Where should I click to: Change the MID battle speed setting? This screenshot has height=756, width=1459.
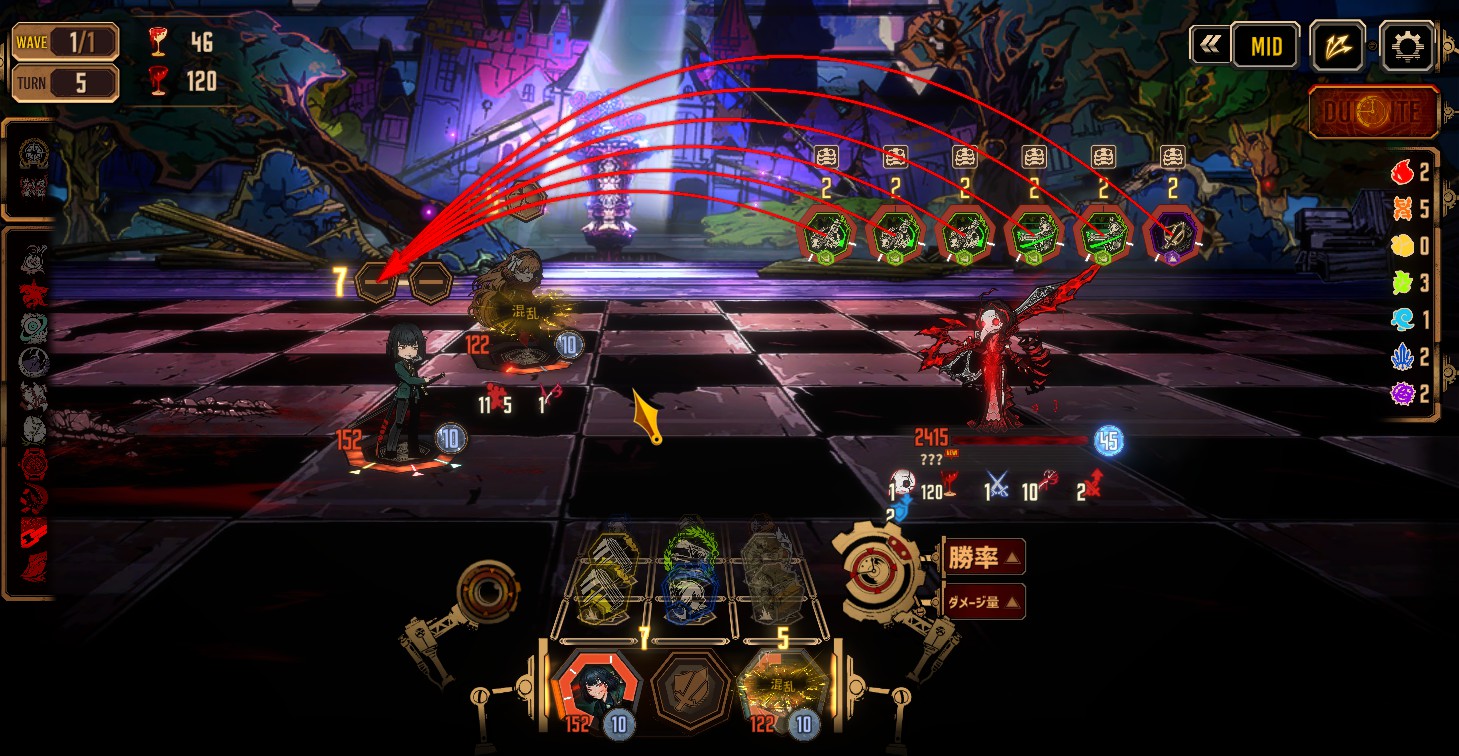pyautogui.click(x=1265, y=46)
